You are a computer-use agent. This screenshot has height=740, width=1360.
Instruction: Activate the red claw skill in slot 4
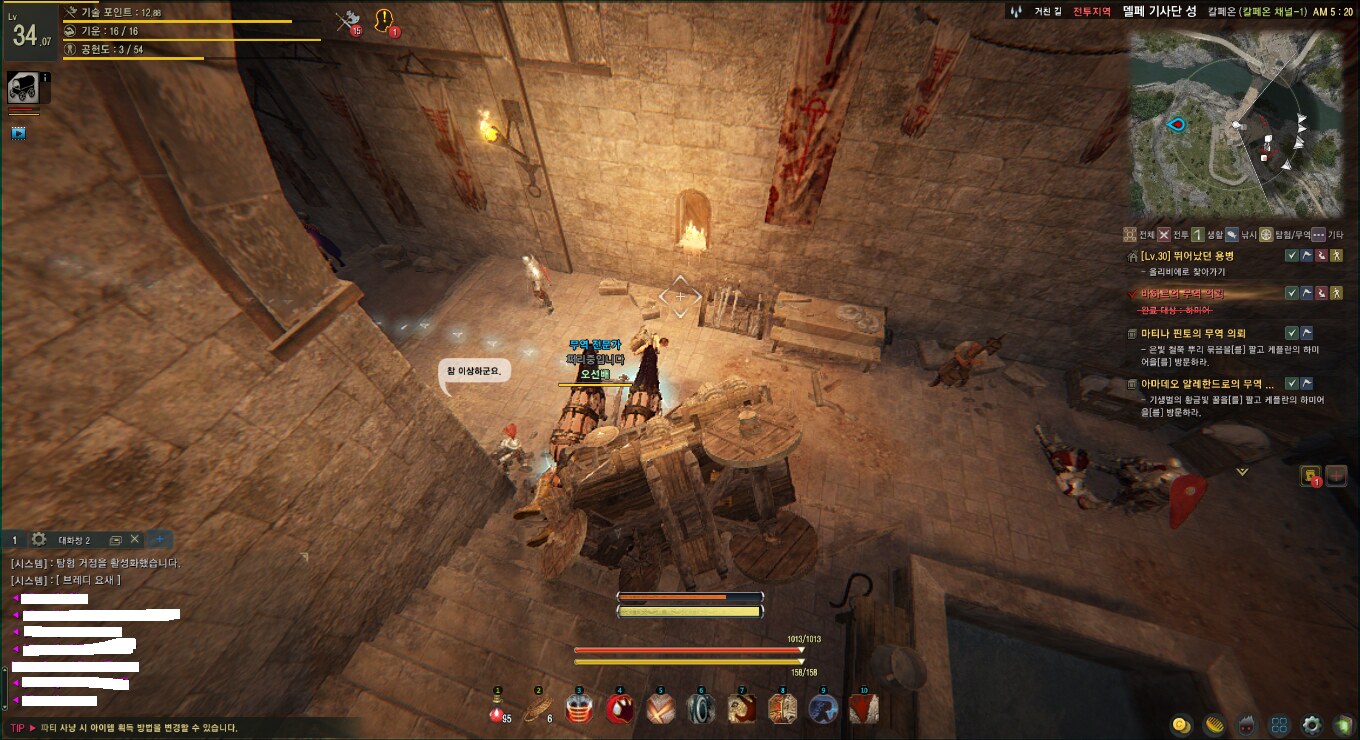pyautogui.click(x=619, y=708)
